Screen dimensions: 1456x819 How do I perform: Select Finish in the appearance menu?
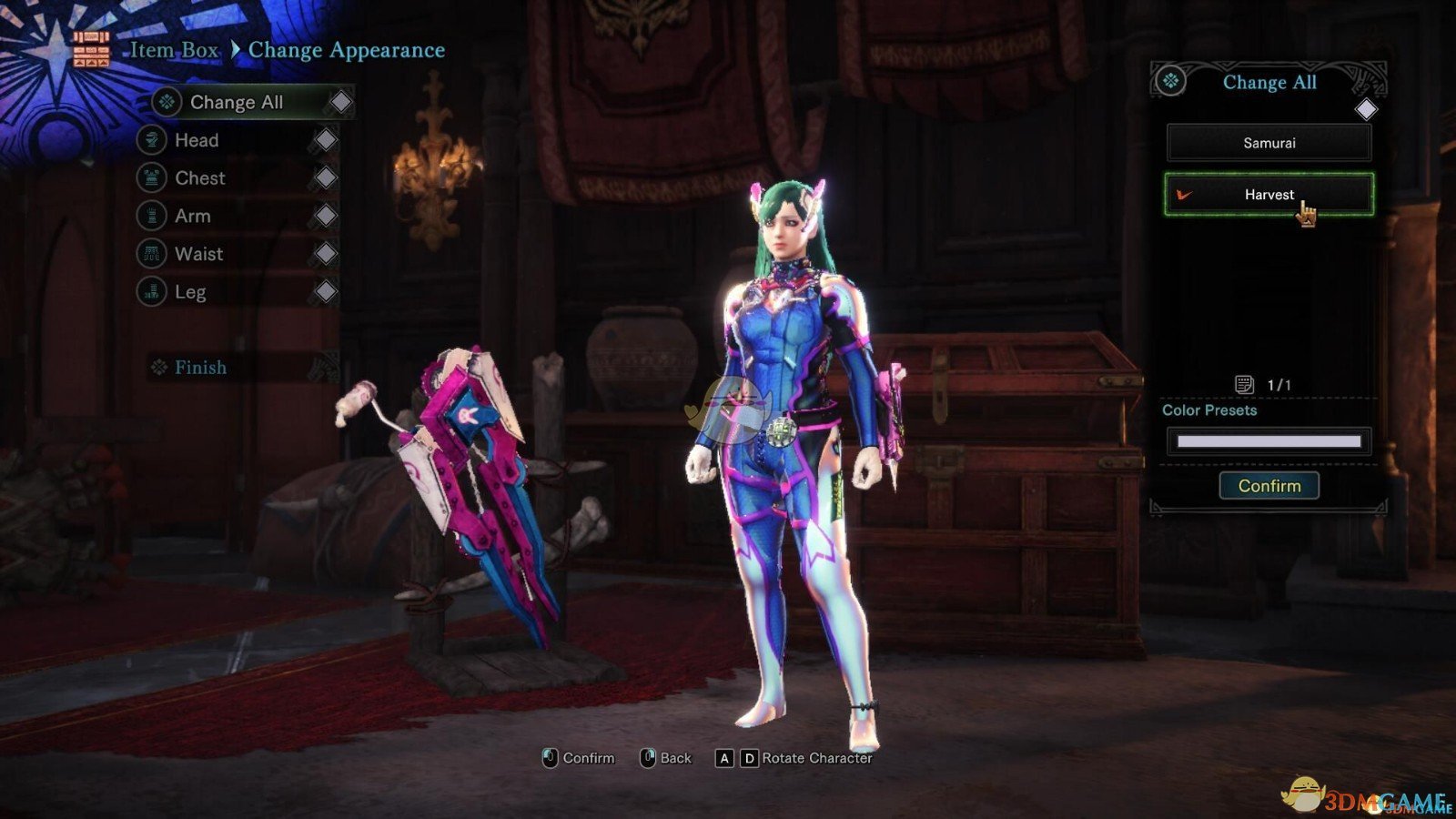200,368
